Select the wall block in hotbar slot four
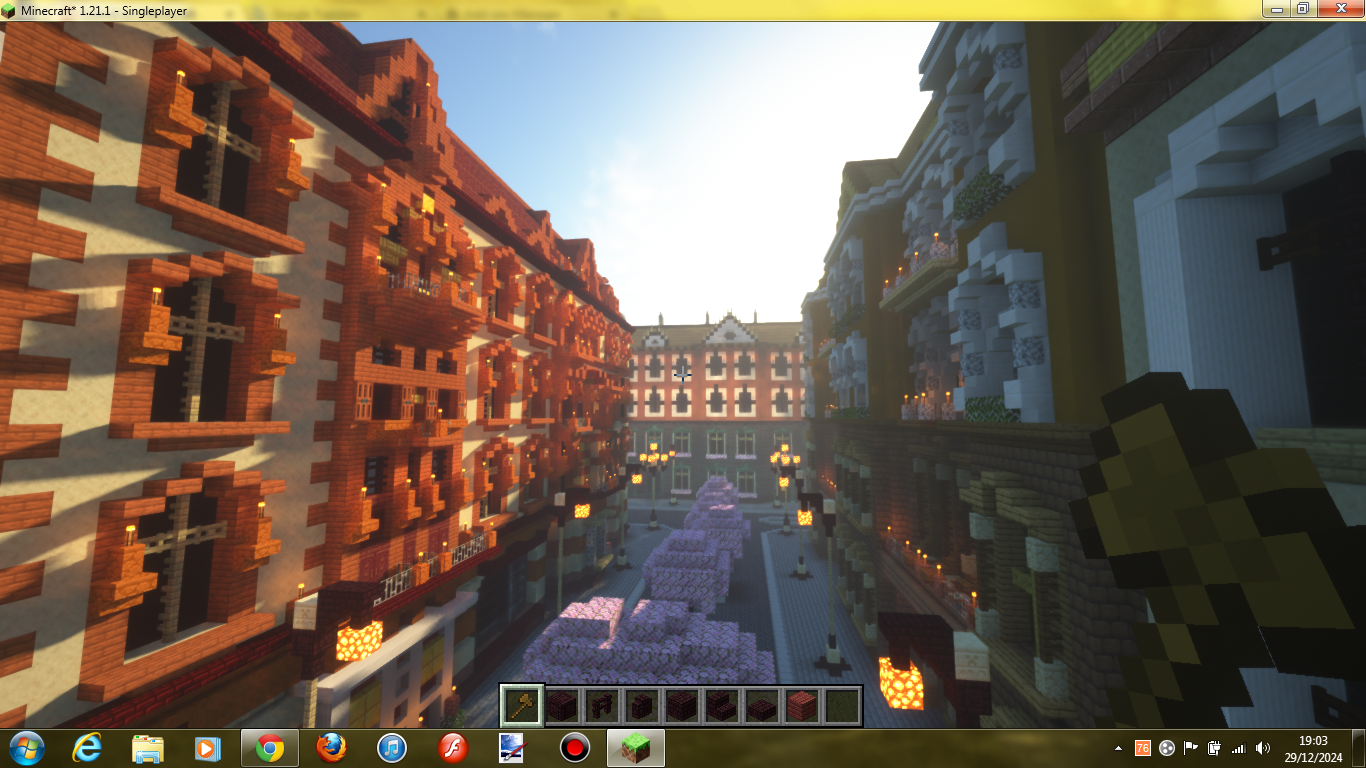Viewport: 1366px width, 768px height. click(641, 707)
